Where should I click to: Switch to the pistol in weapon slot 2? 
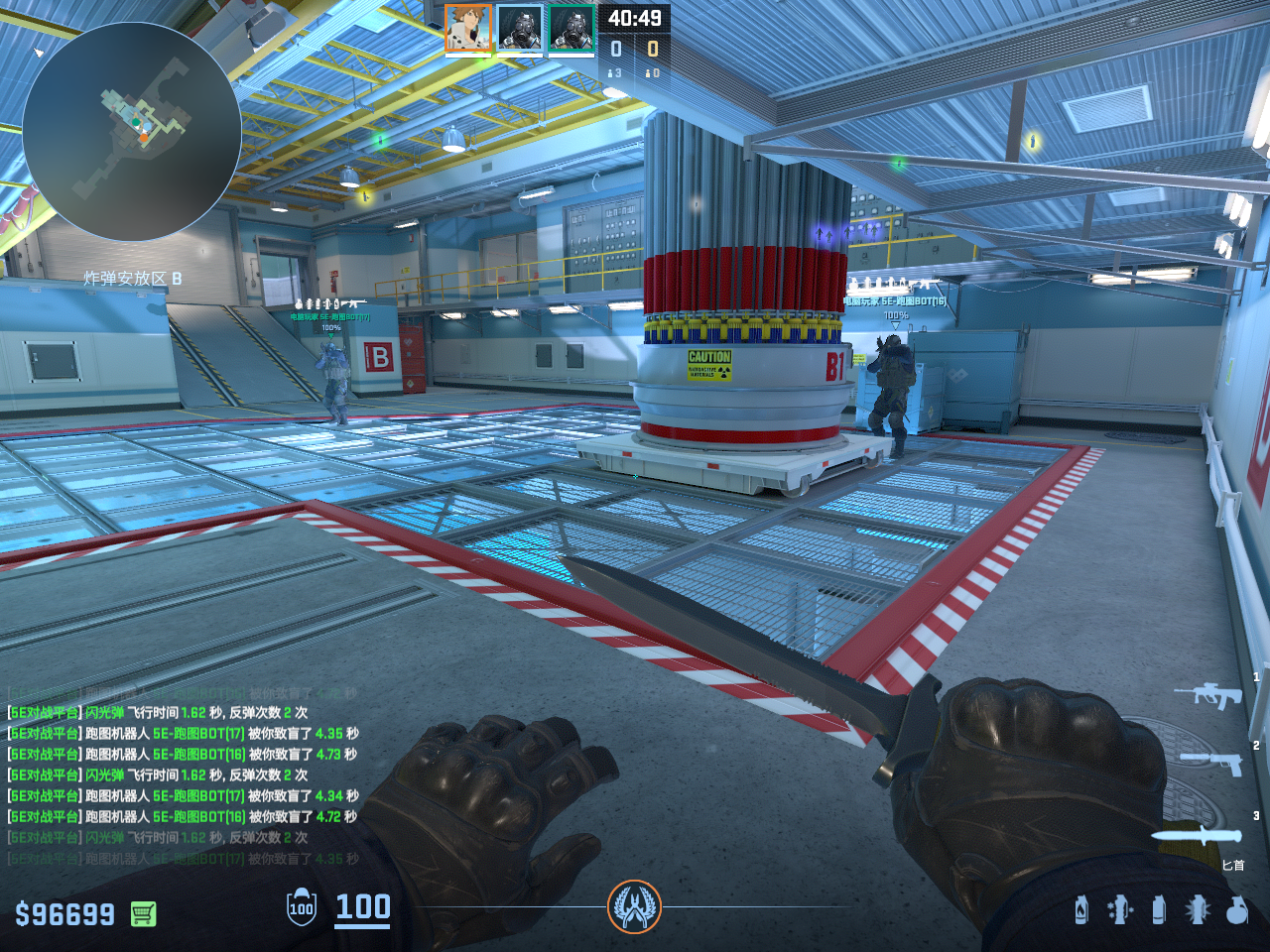tap(1211, 762)
